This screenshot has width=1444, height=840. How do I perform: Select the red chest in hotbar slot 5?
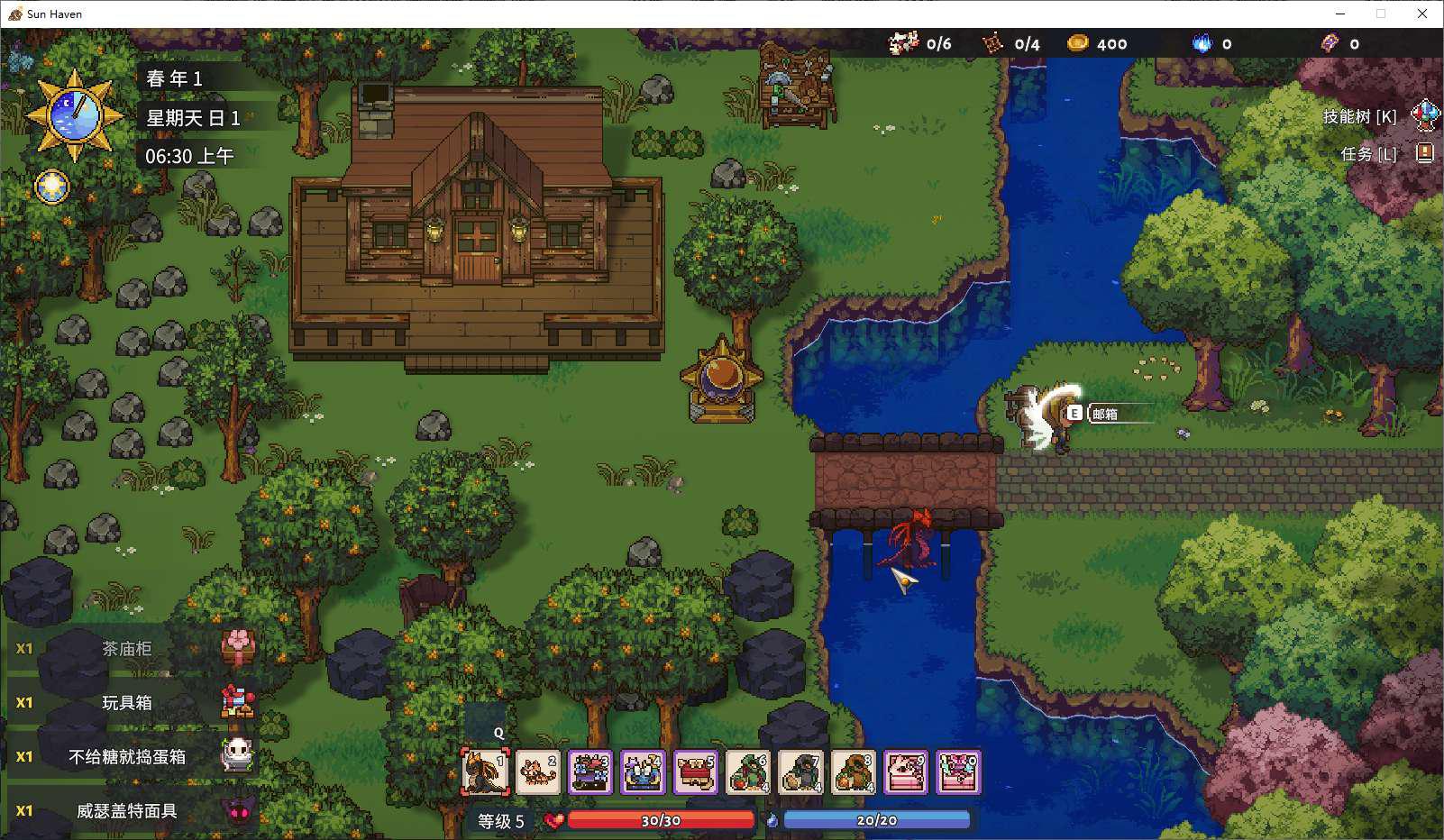coord(695,772)
